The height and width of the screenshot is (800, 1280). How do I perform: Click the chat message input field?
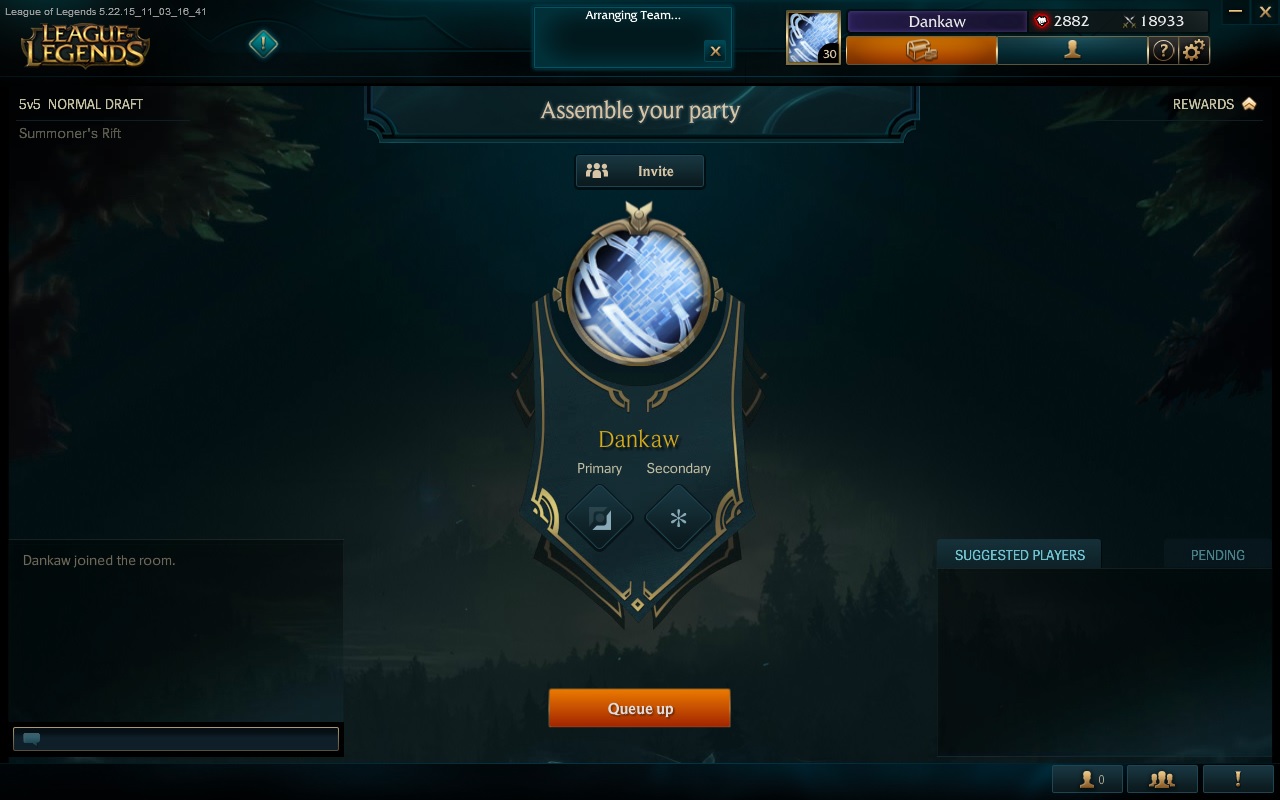[180, 738]
